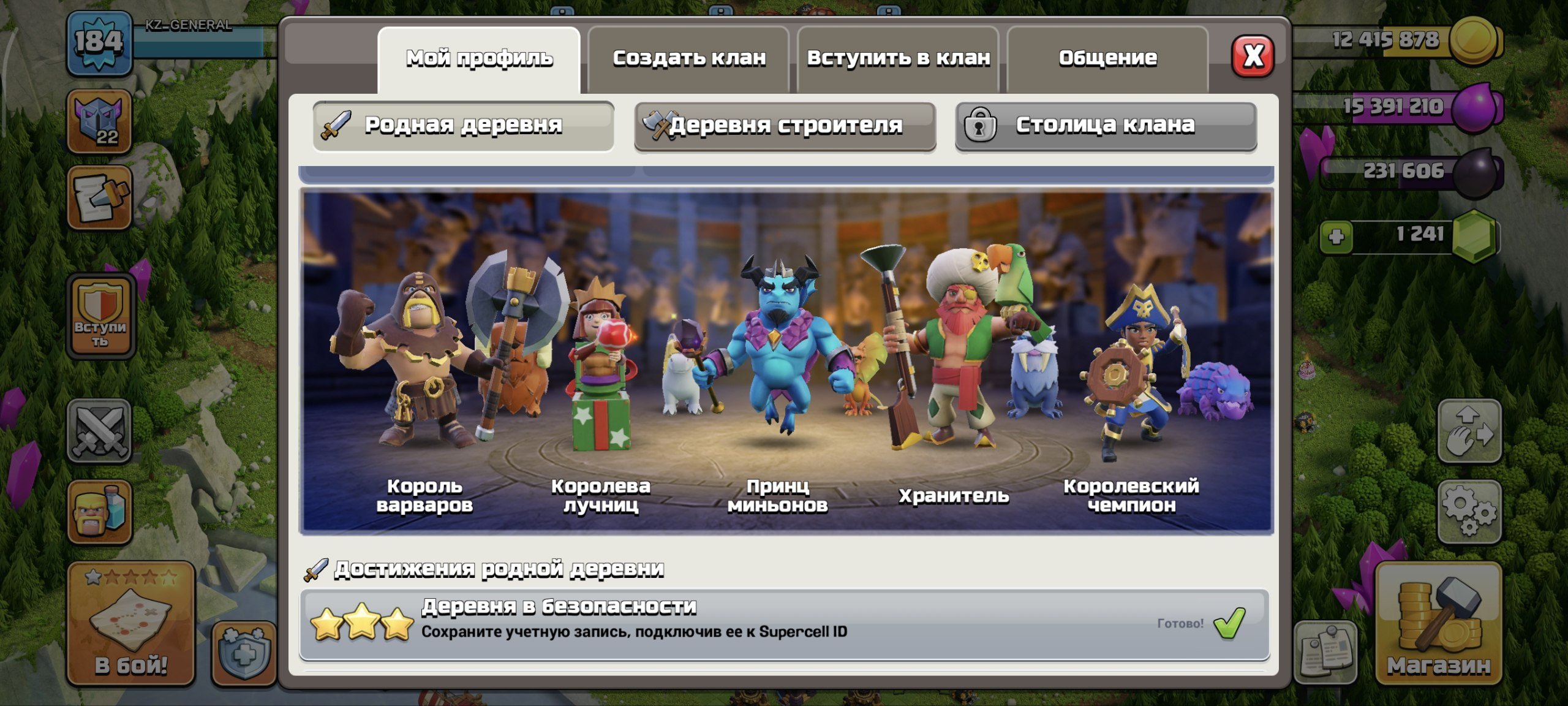Open the Создать клан tab
This screenshot has height=706, width=1568.
(x=689, y=57)
